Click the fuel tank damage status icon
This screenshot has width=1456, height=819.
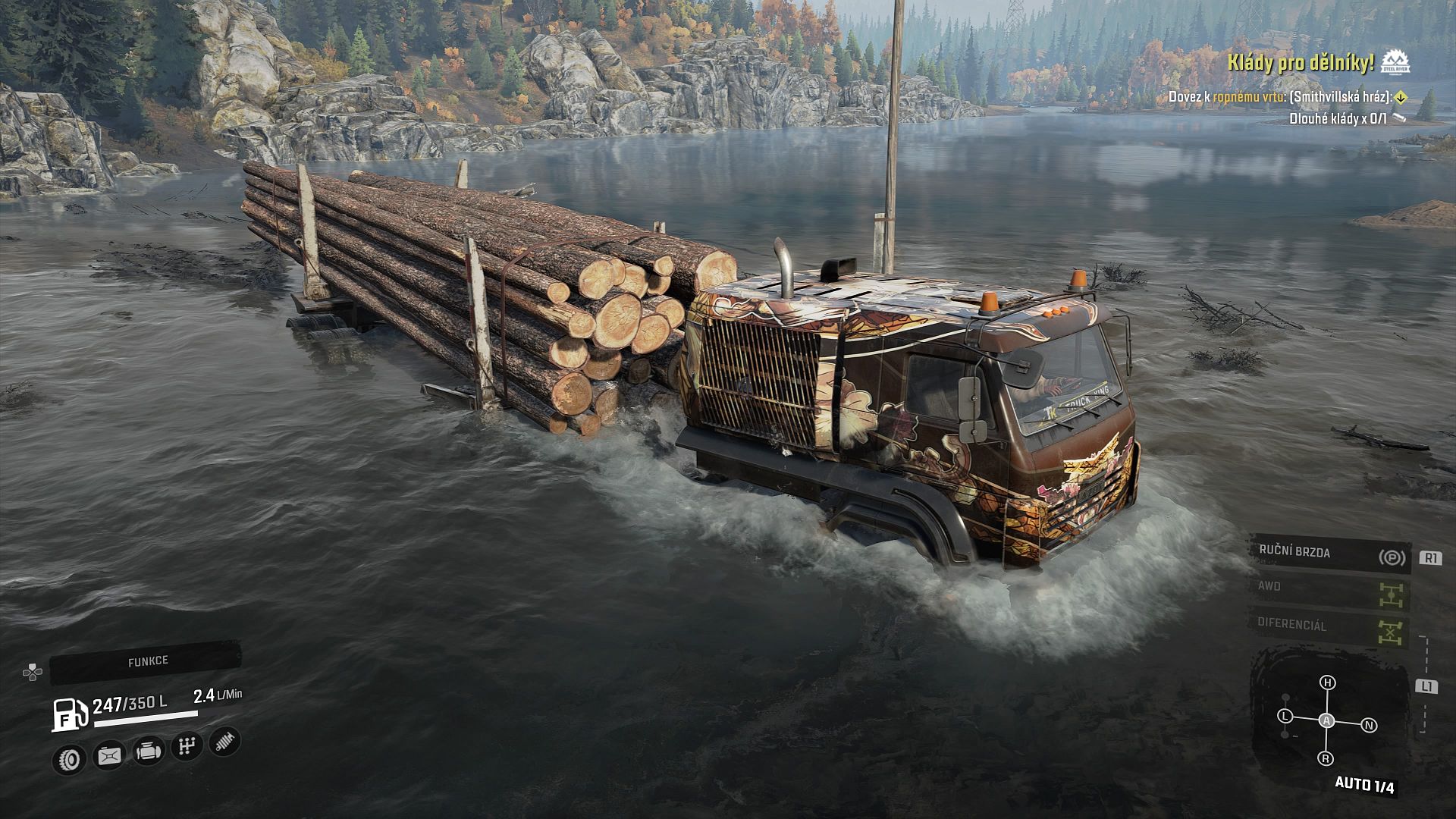(109, 756)
